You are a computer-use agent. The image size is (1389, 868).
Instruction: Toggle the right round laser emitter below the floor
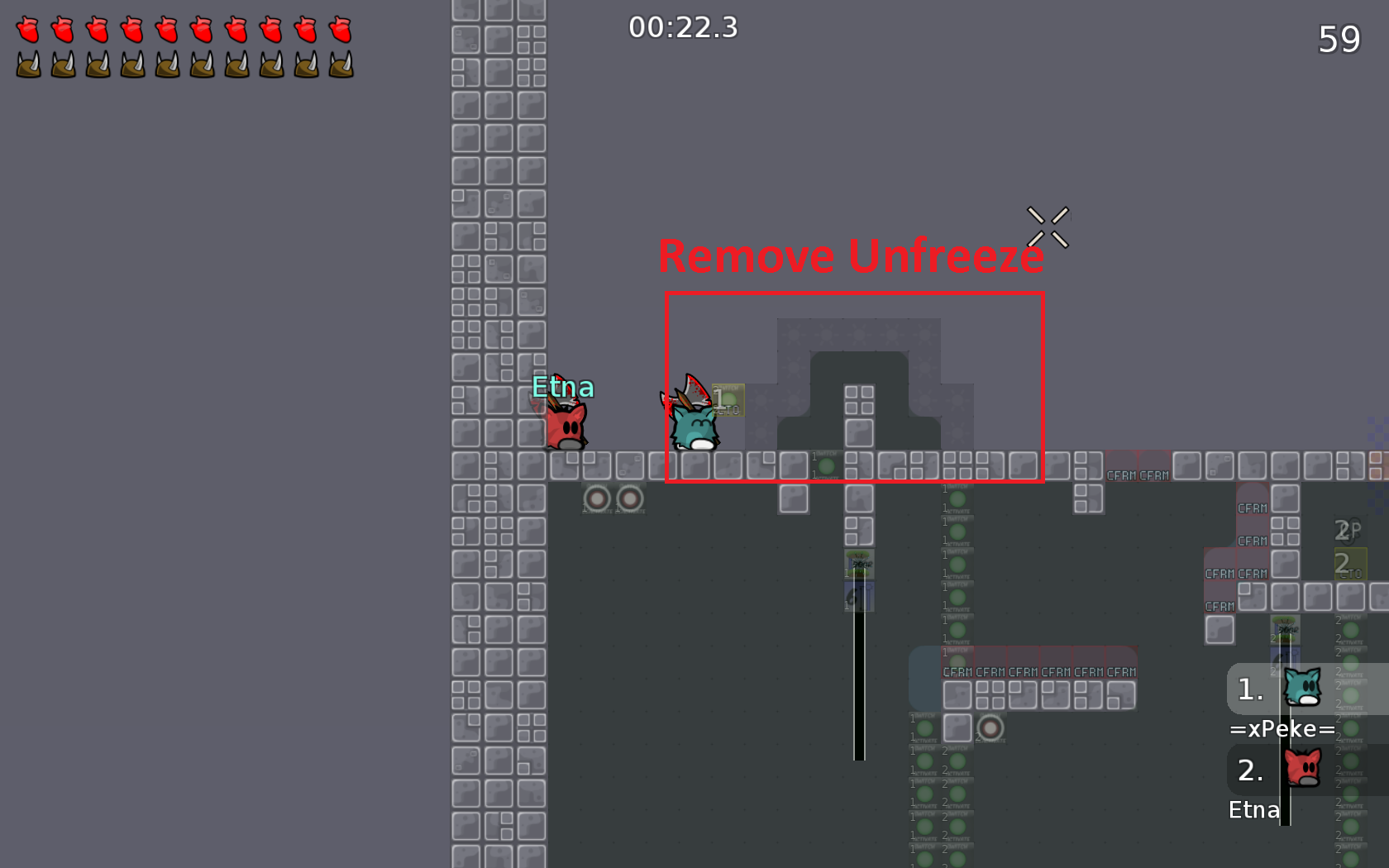click(x=630, y=497)
